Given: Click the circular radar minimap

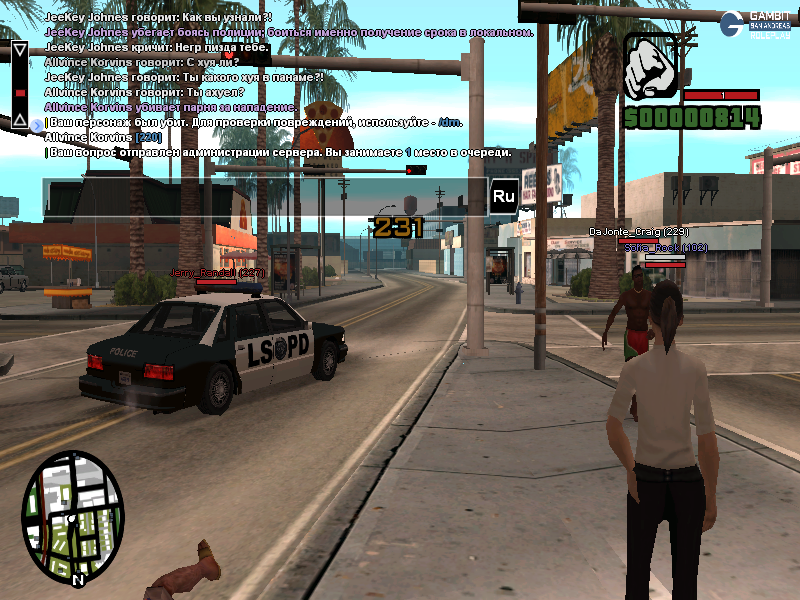Looking at the screenshot, I should (x=71, y=517).
